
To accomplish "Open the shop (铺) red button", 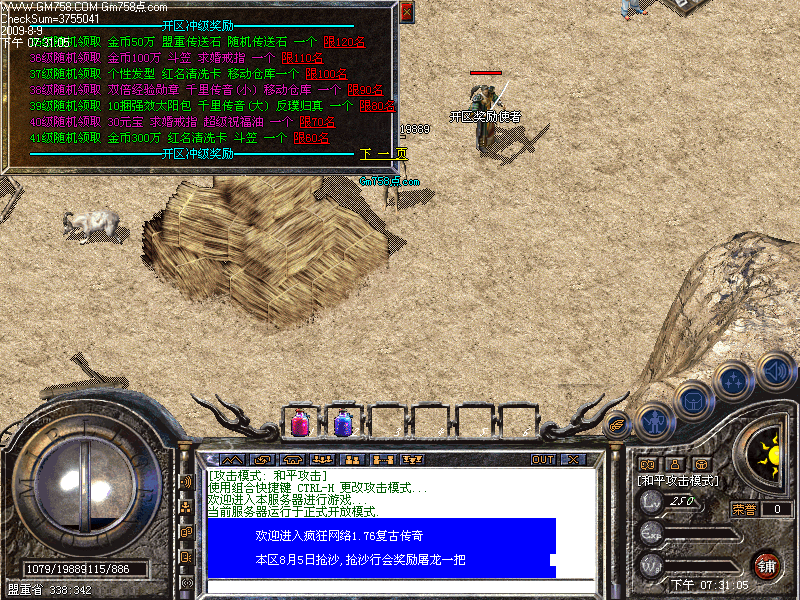I will click(767, 564).
